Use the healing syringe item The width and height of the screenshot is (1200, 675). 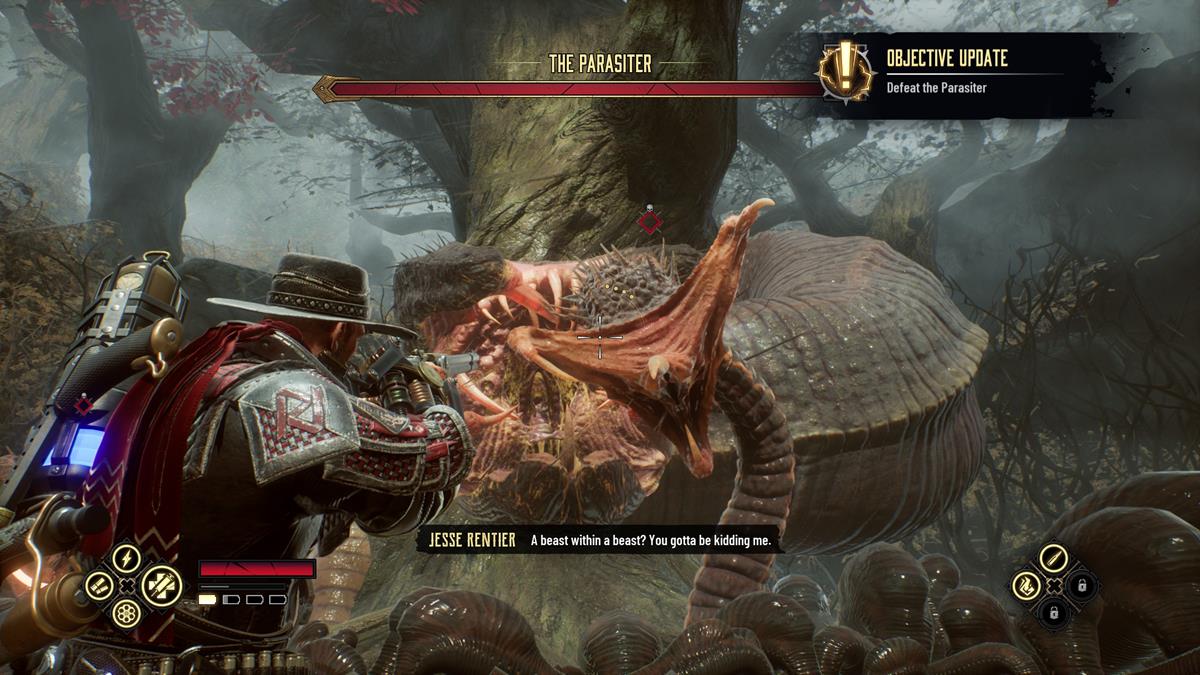(x=160, y=586)
